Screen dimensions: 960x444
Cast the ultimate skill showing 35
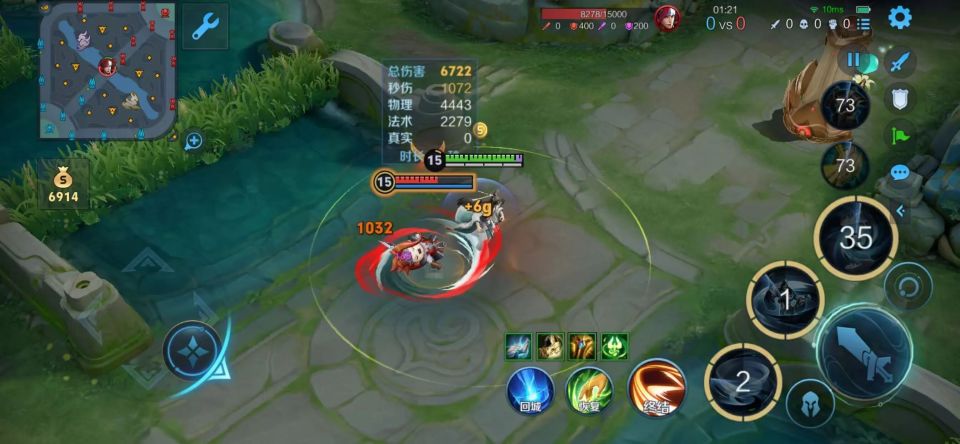(x=855, y=238)
